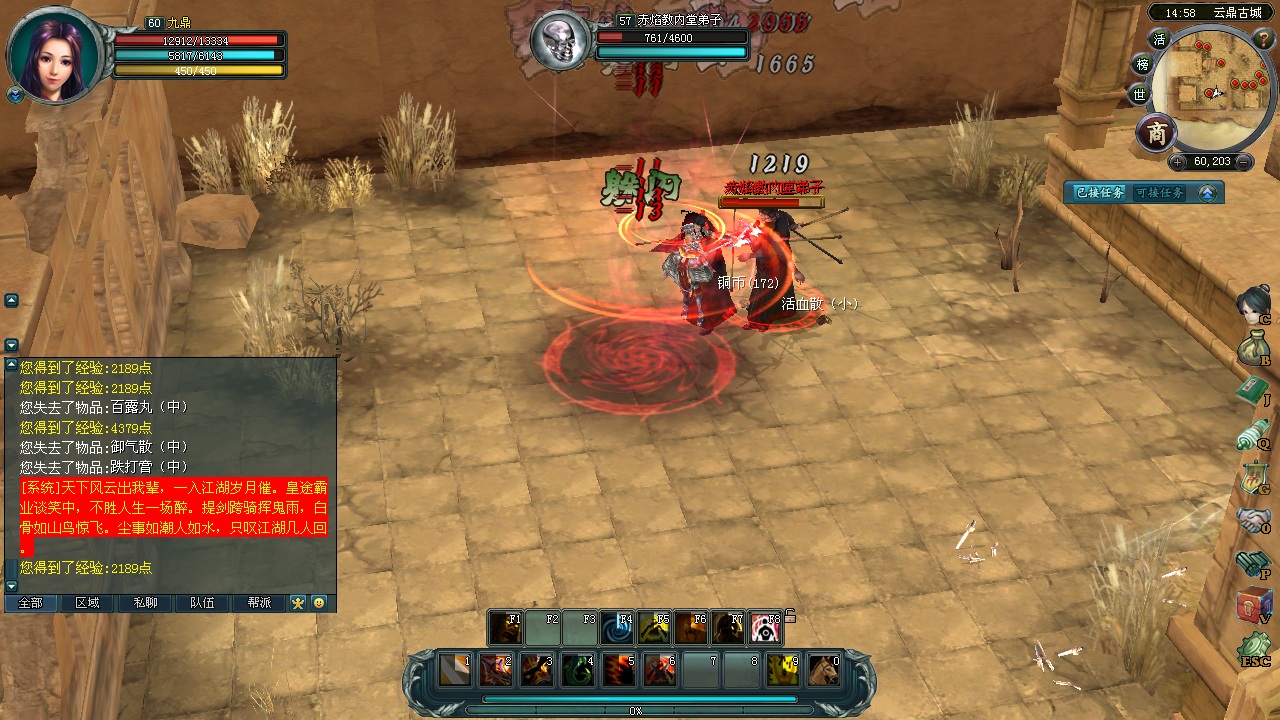Open the 世 world map button
The width and height of the screenshot is (1280, 720).
pyautogui.click(x=1140, y=95)
